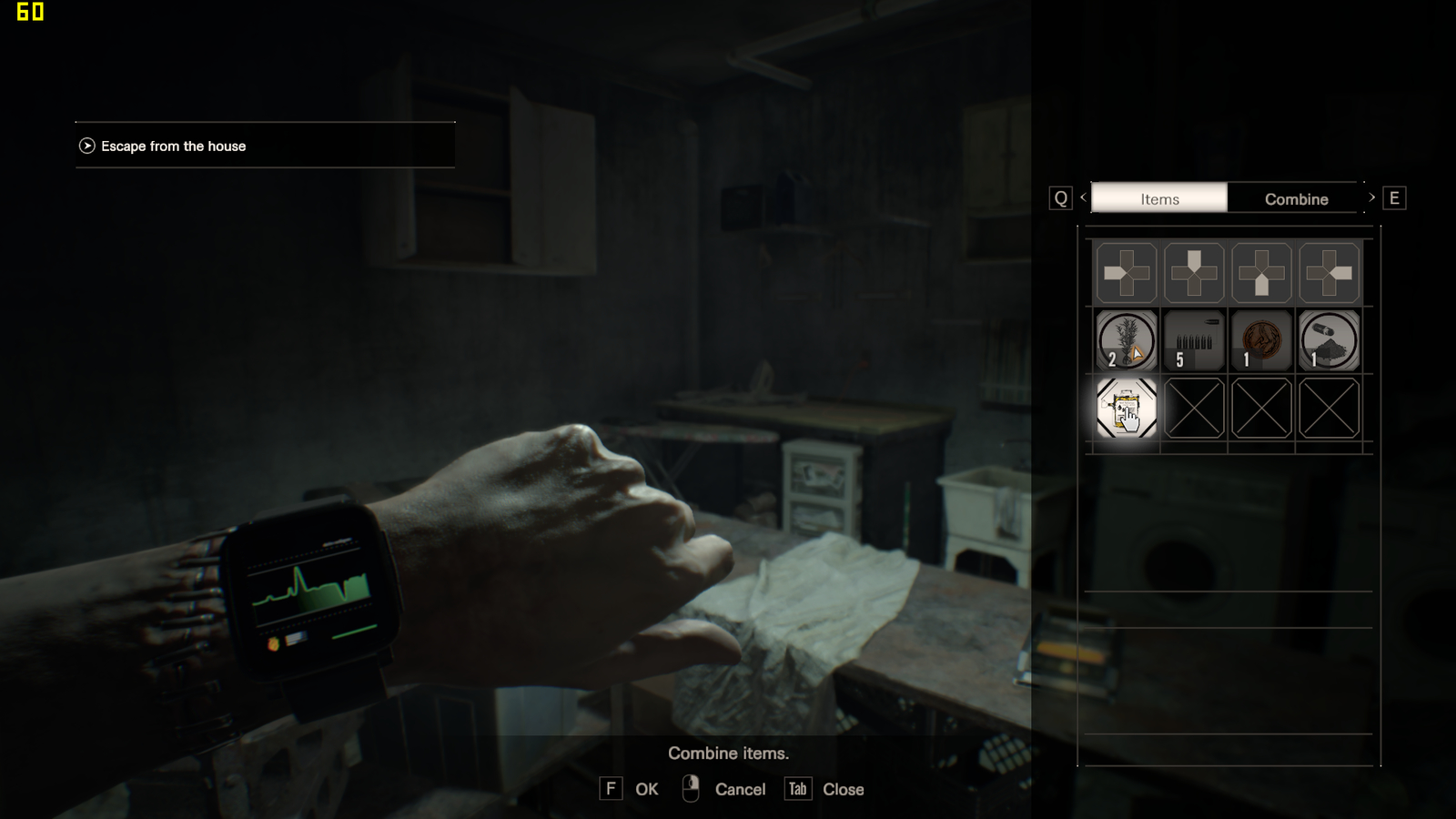1456x819 pixels.
Task: Switch to the Combine tab
Action: (1296, 198)
